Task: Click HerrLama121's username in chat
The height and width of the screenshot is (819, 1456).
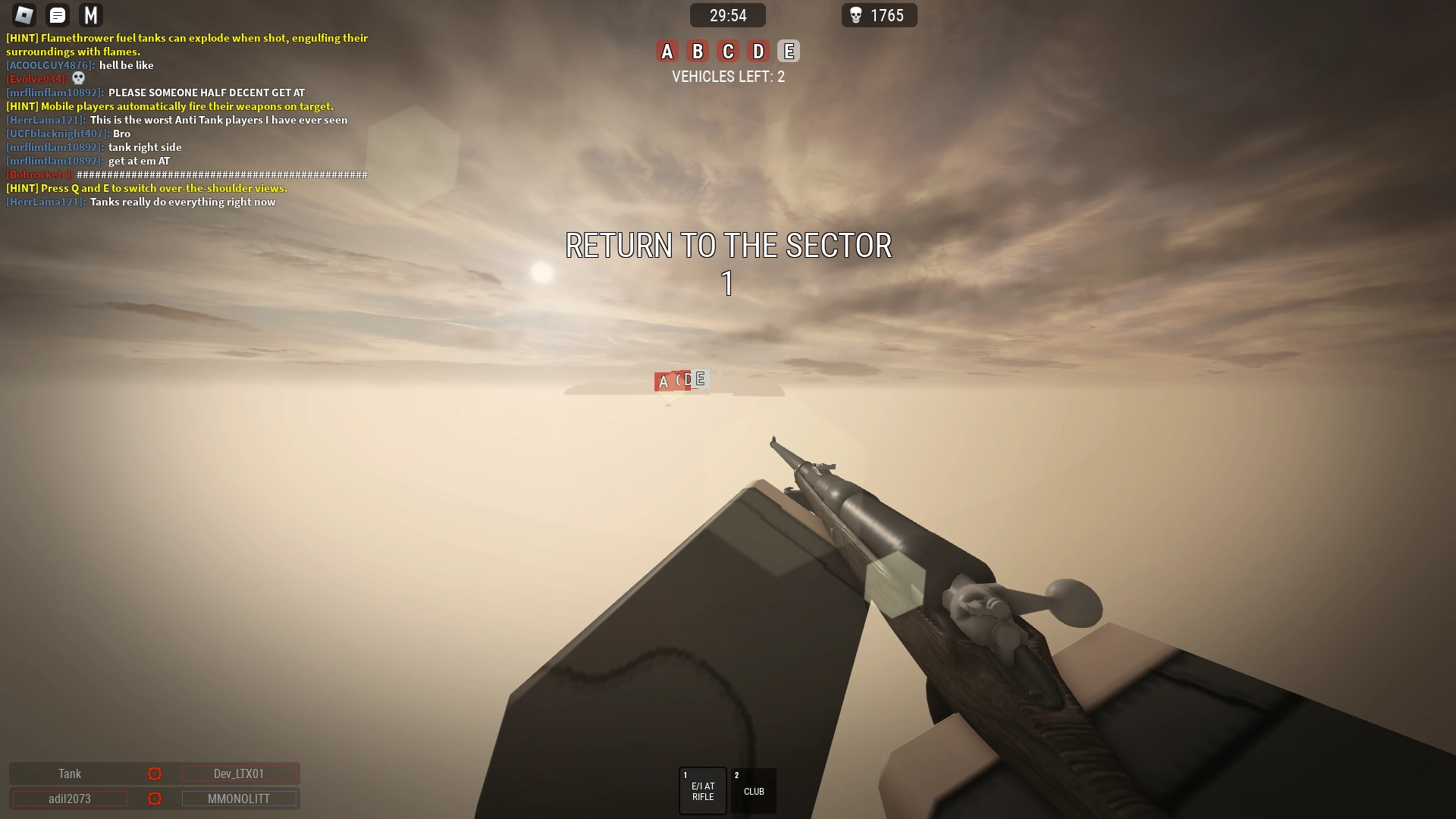Action: click(45, 120)
